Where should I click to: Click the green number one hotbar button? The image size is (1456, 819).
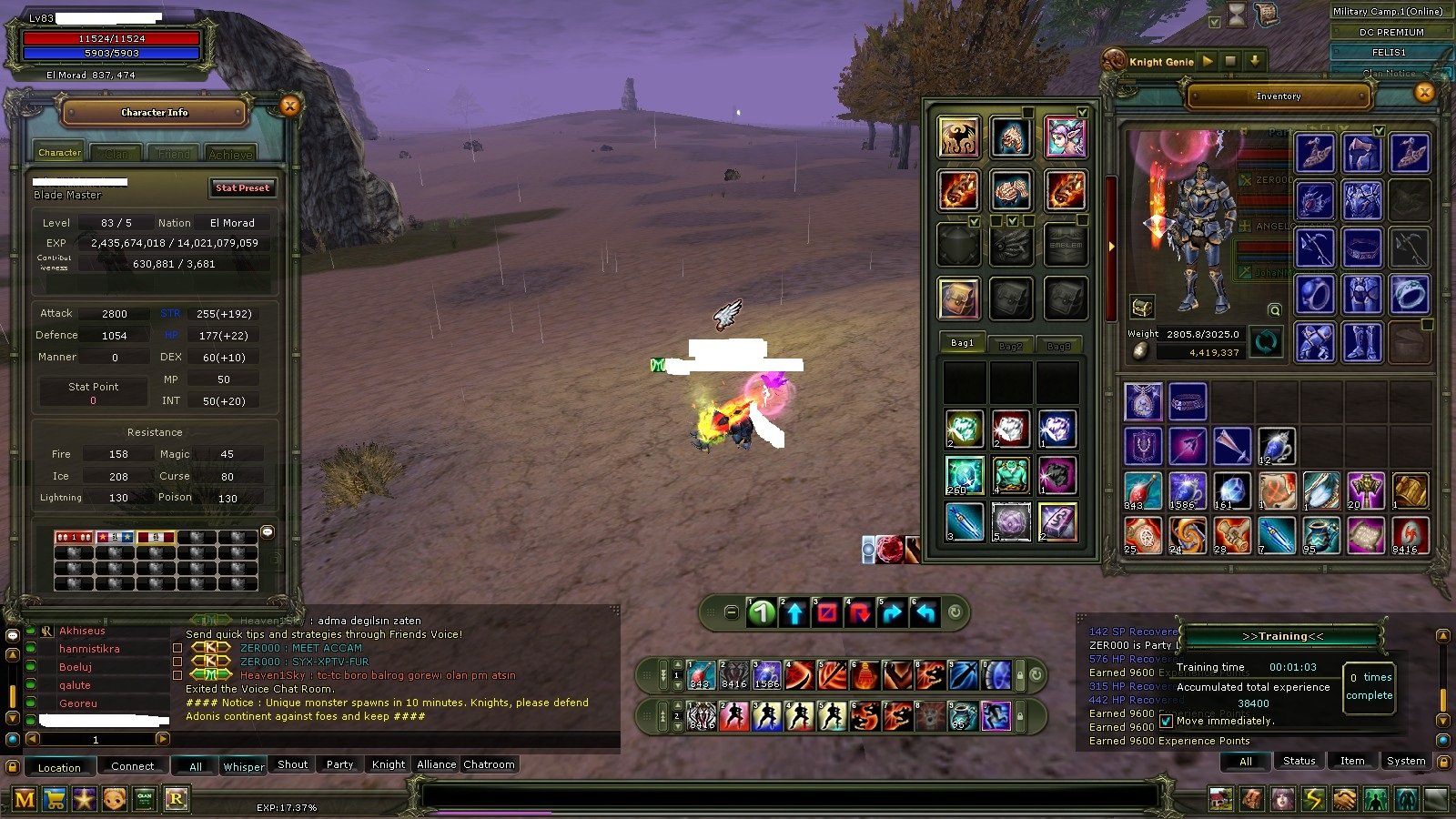pyautogui.click(x=762, y=613)
